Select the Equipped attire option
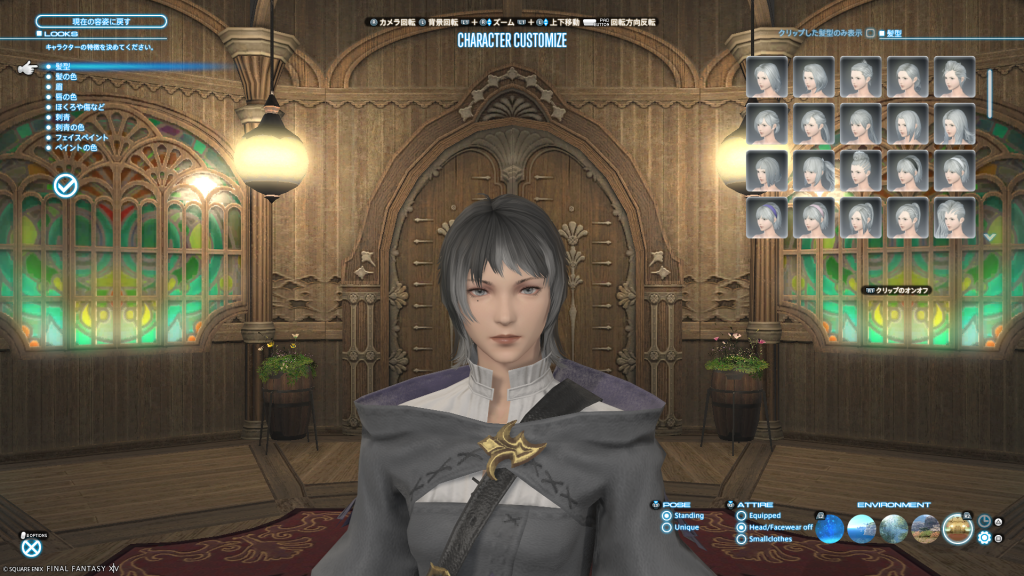 click(x=741, y=516)
